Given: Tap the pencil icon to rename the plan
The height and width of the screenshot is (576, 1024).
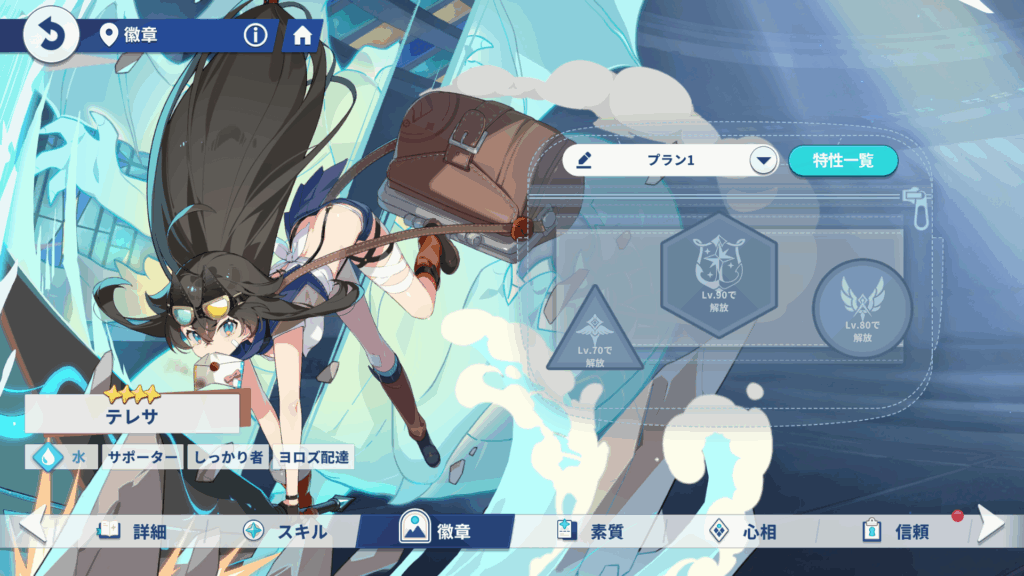Looking at the screenshot, I should point(586,161).
